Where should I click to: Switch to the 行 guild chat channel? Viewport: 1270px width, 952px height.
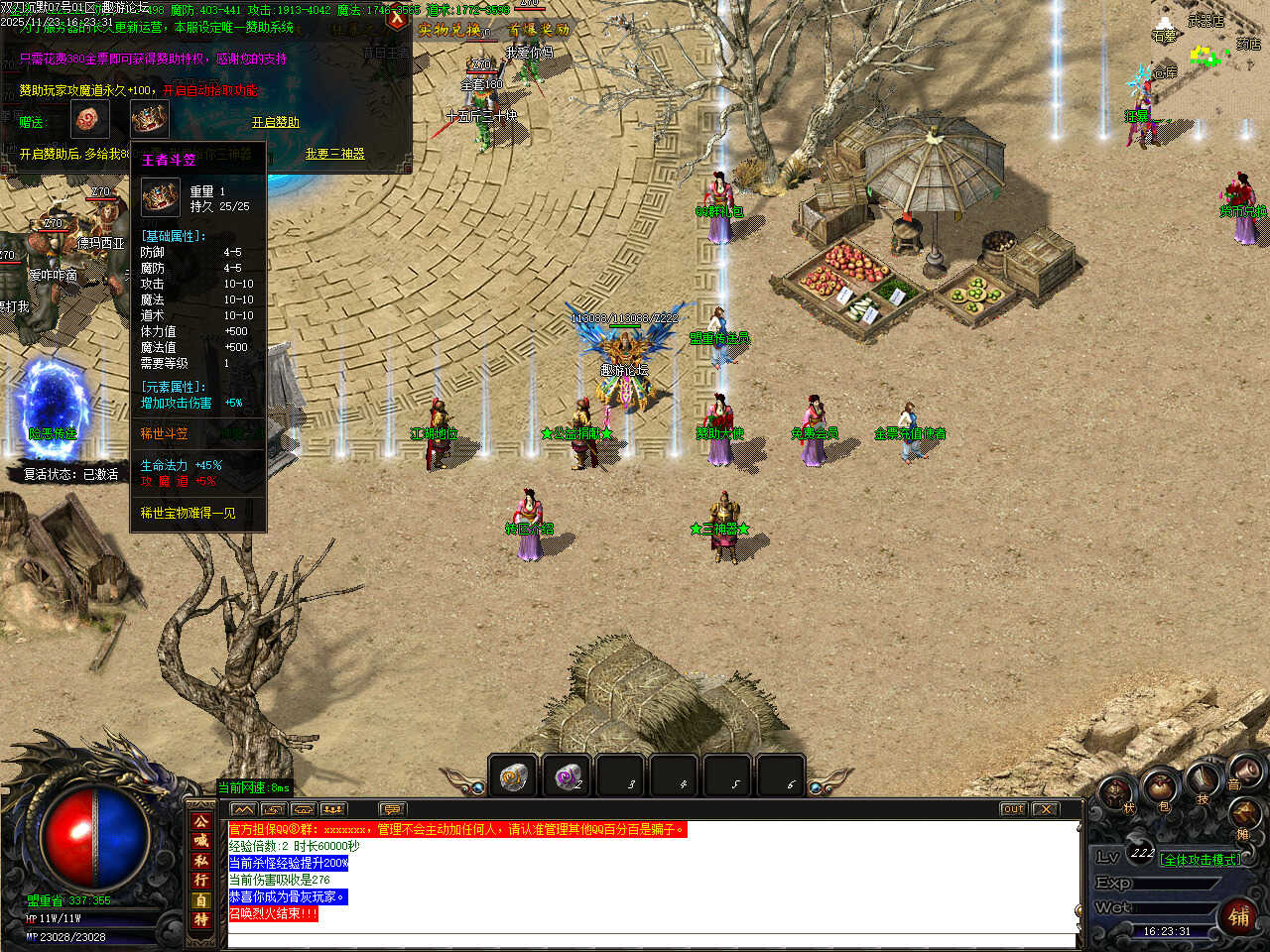201,881
